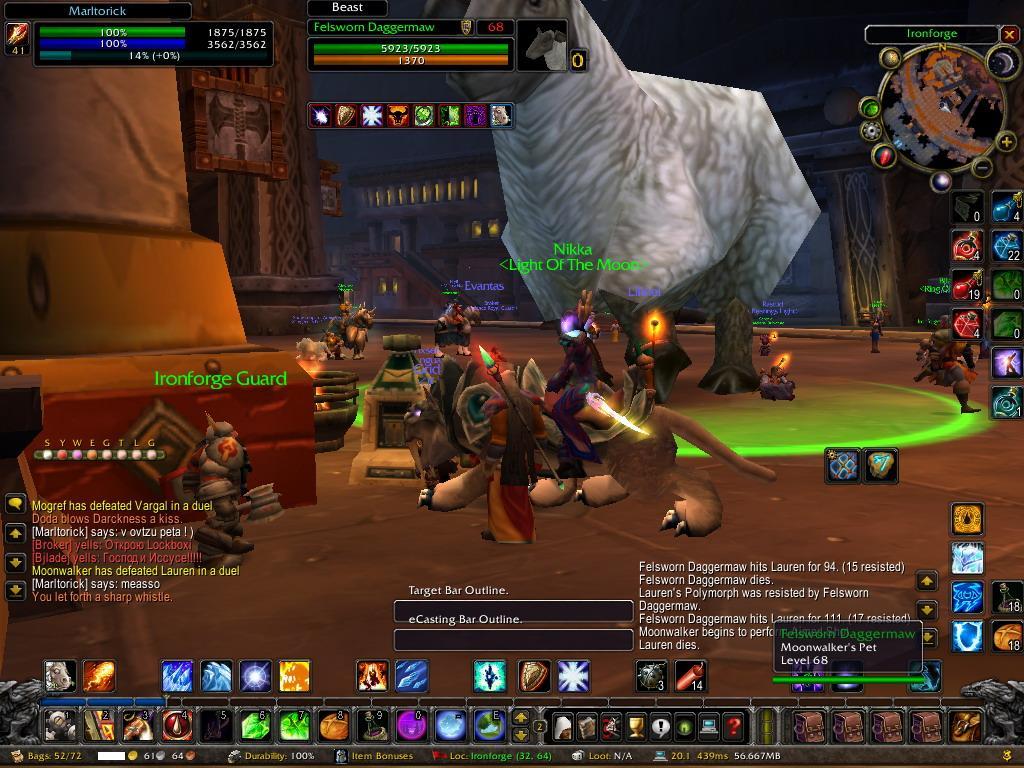The height and width of the screenshot is (768, 1024).
Task: Use the blue mana potion with 4 charges
Action: [1006, 207]
